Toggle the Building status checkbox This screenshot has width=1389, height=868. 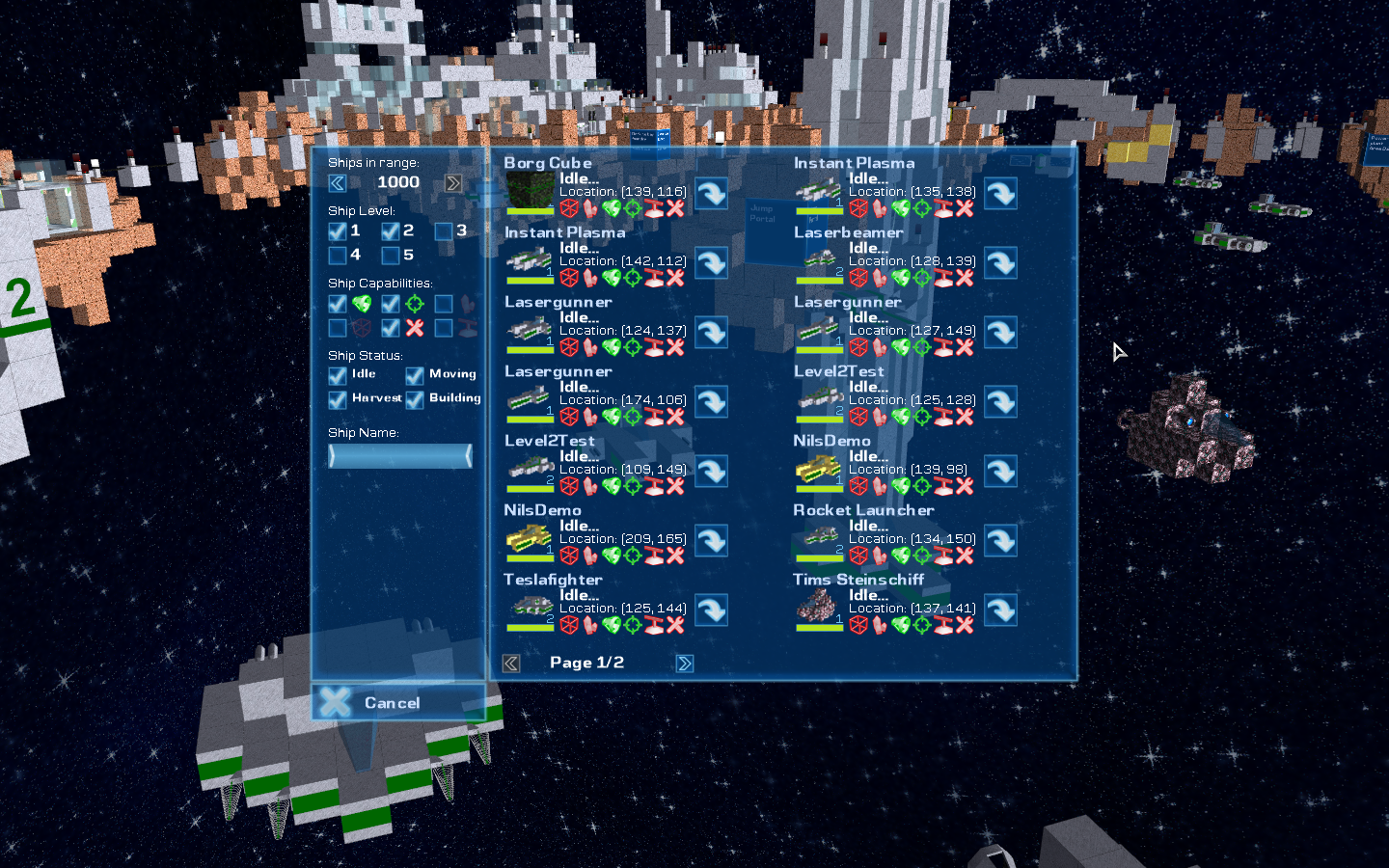(415, 399)
